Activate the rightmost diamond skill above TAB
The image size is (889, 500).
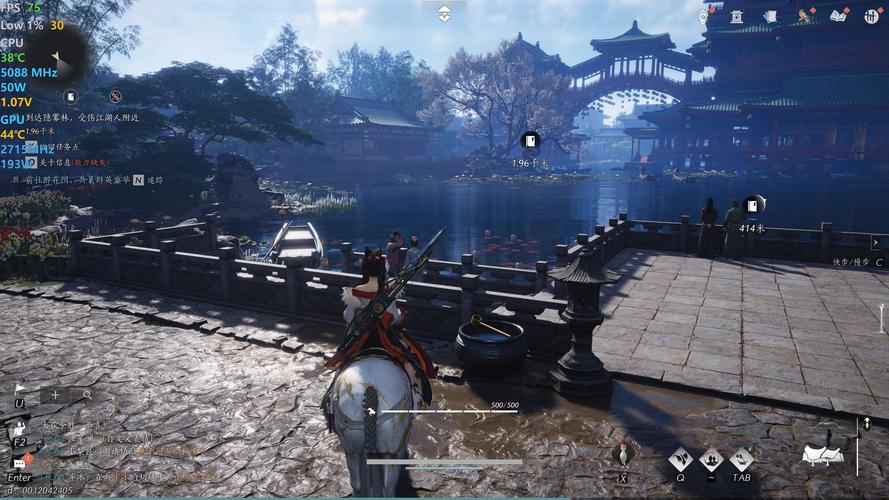click(741, 460)
